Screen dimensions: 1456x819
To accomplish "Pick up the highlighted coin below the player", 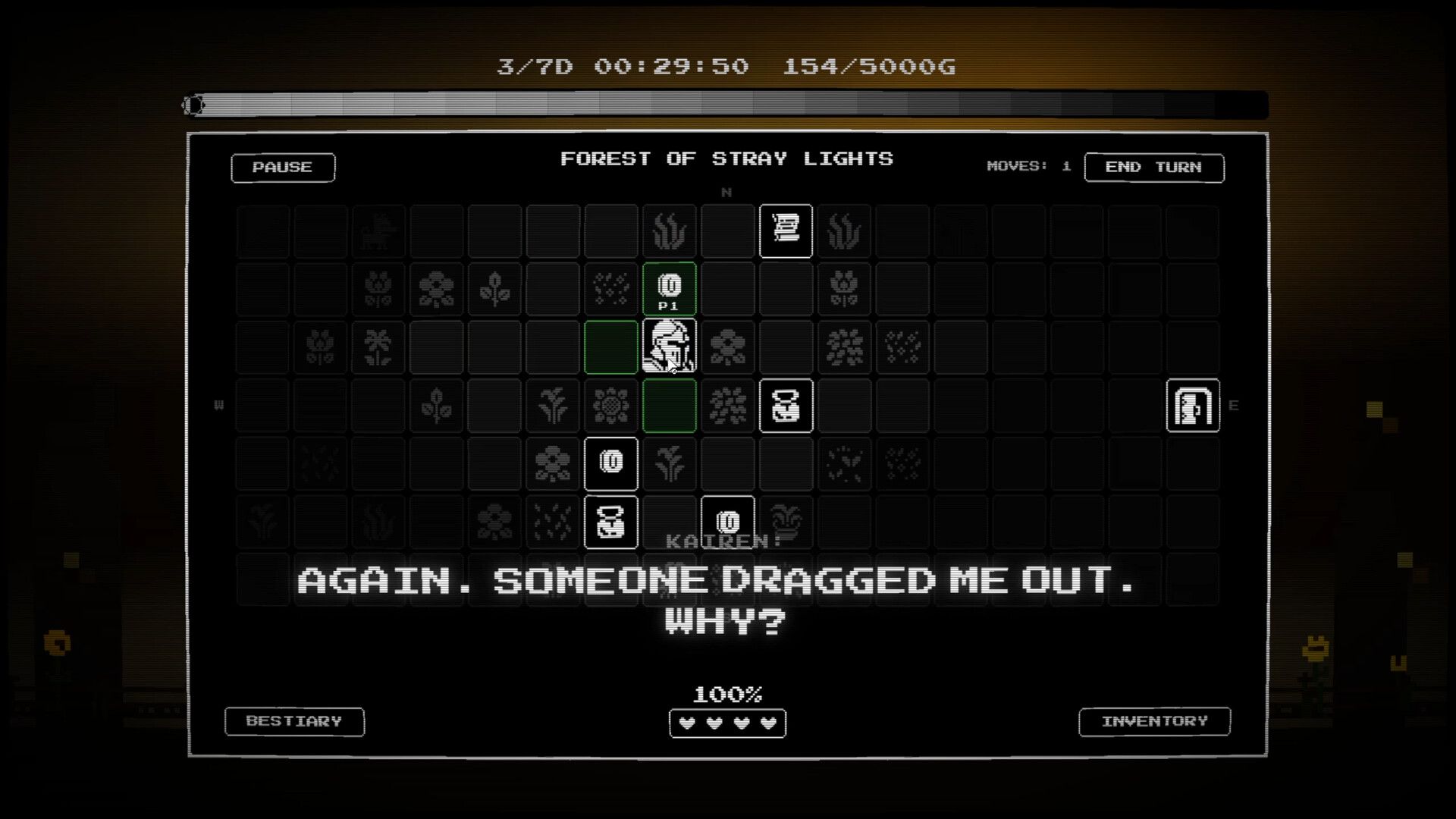I will coord(611,463).
